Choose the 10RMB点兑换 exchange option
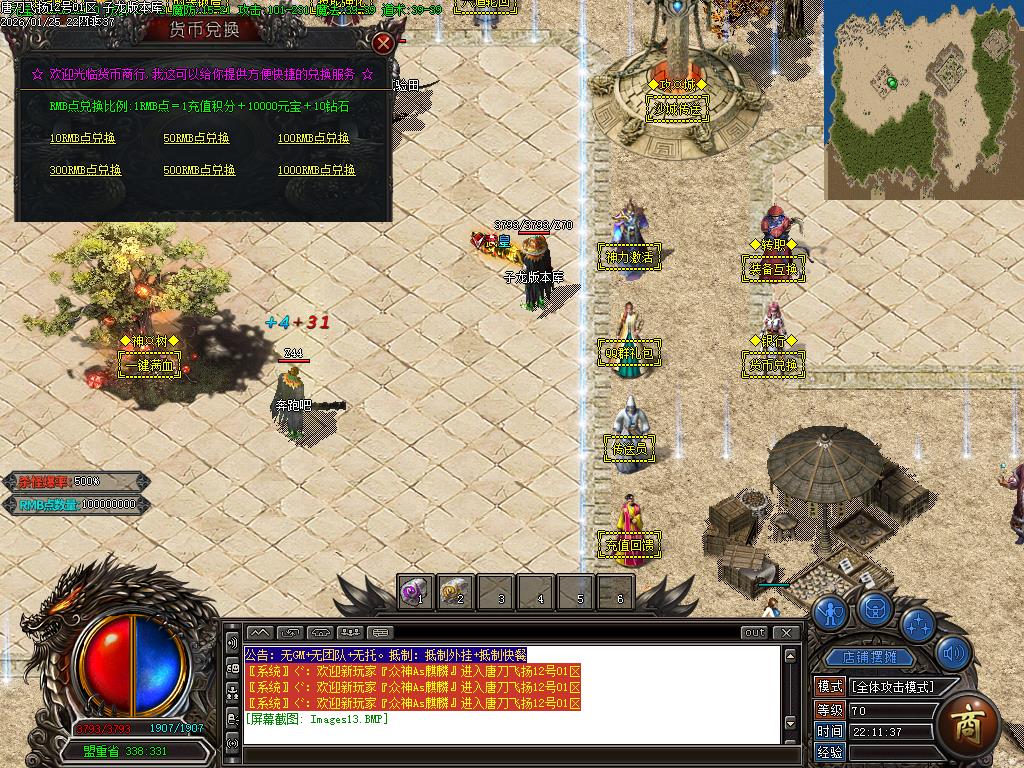The width and height of the screenshot is (1024, 768). (82, 139)
